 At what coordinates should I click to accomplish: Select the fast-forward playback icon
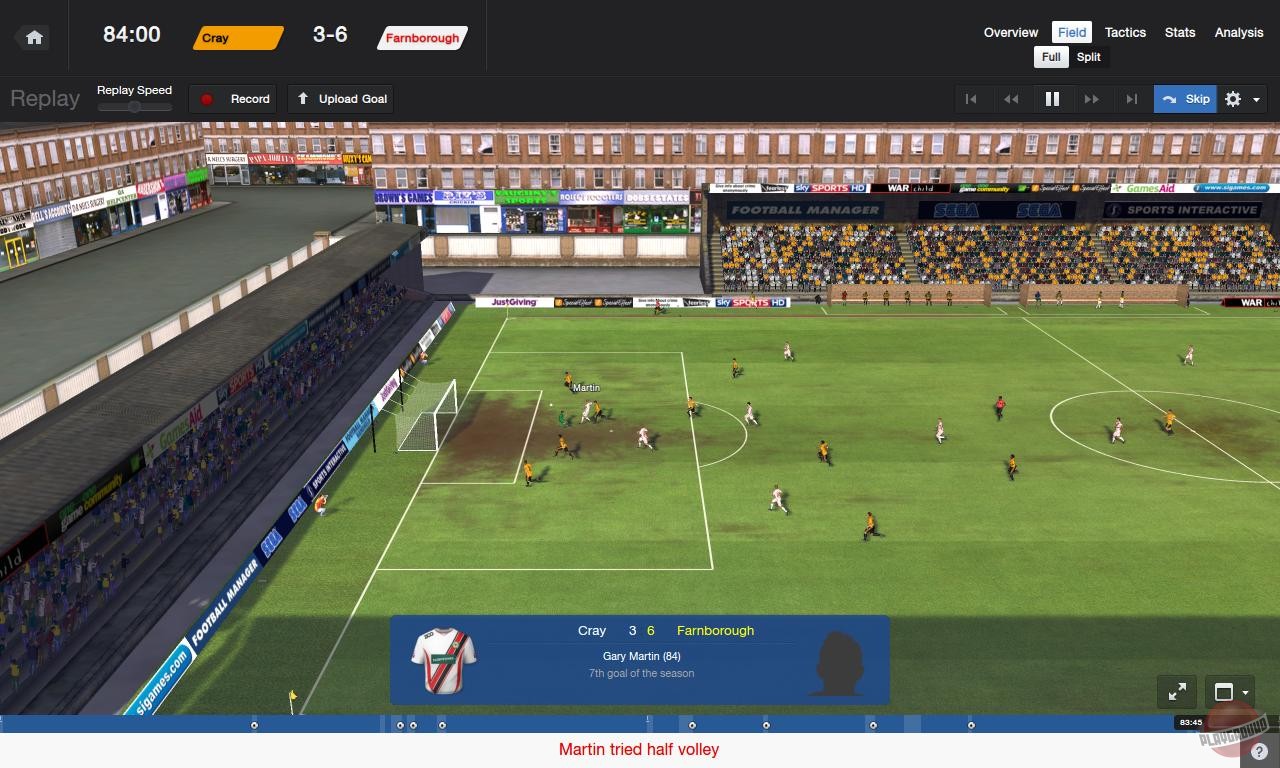click(1092, 99)
